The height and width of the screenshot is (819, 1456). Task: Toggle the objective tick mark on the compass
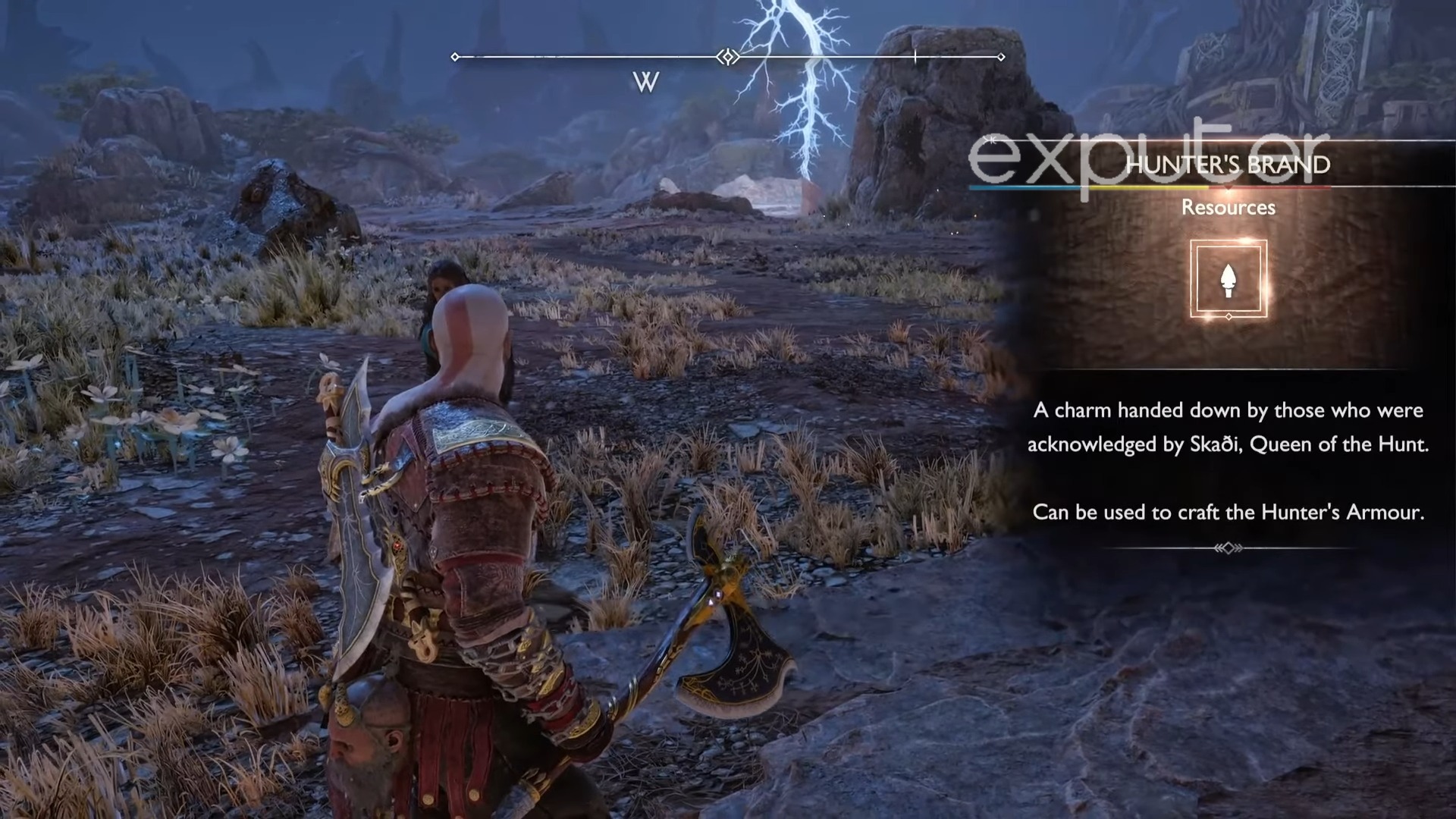[x=915, y=55]
